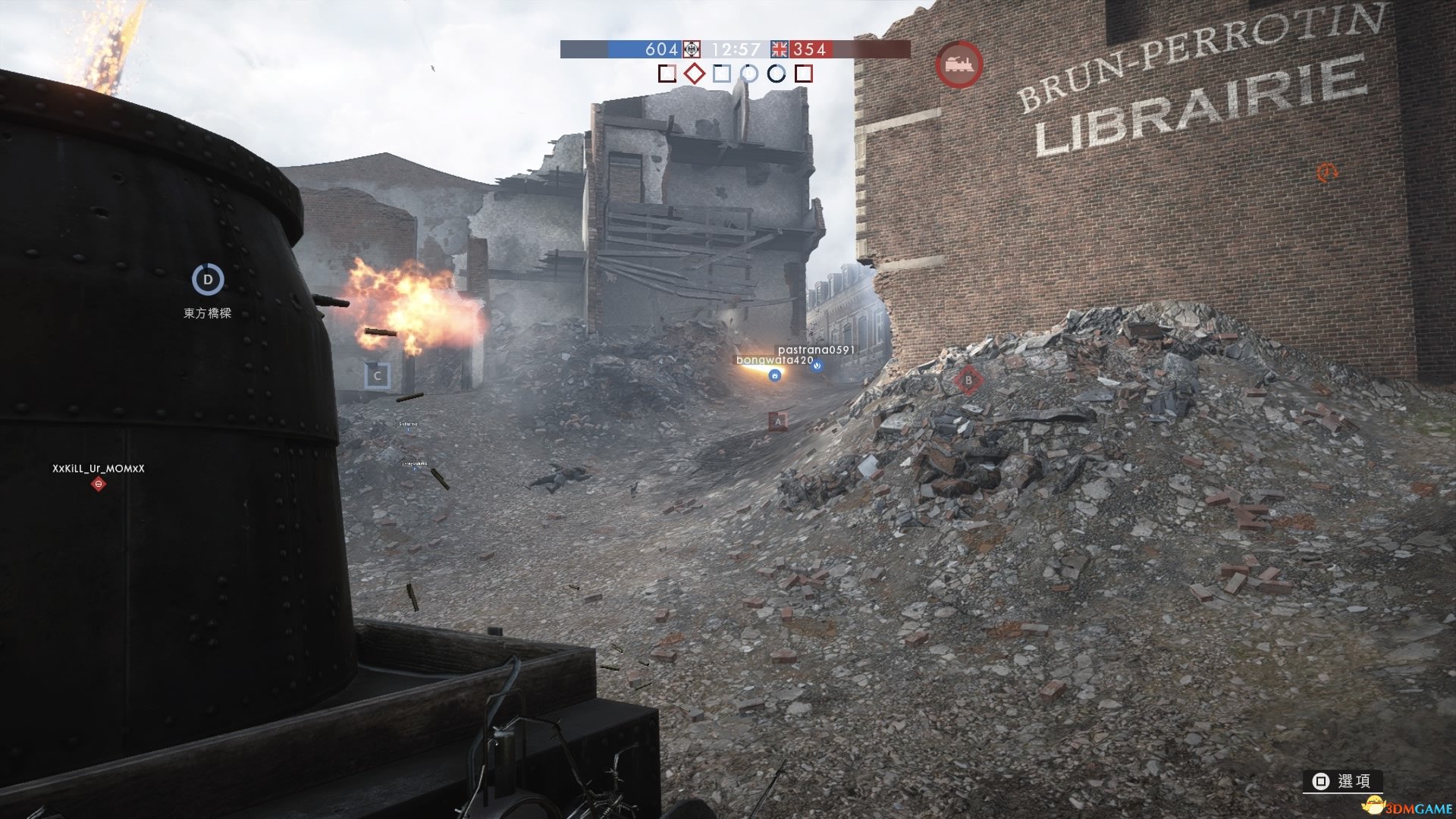Select flag F in the objective status row
Image resolution: width=1456 pixels, height=819 pixels.
click(x=804, y=74)
